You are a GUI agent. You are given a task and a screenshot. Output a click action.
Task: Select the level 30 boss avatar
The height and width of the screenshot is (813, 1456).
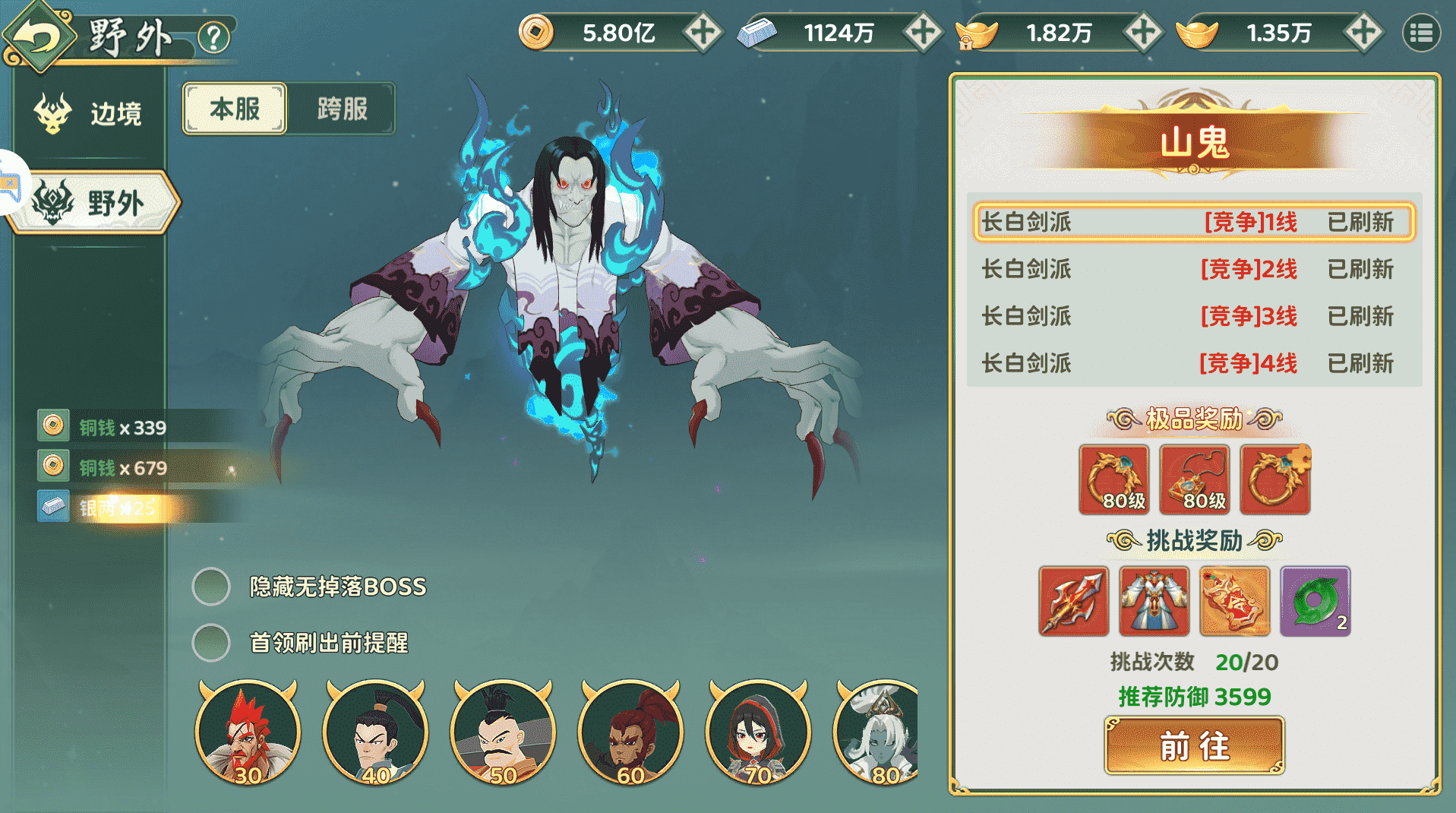coord(248,732)
